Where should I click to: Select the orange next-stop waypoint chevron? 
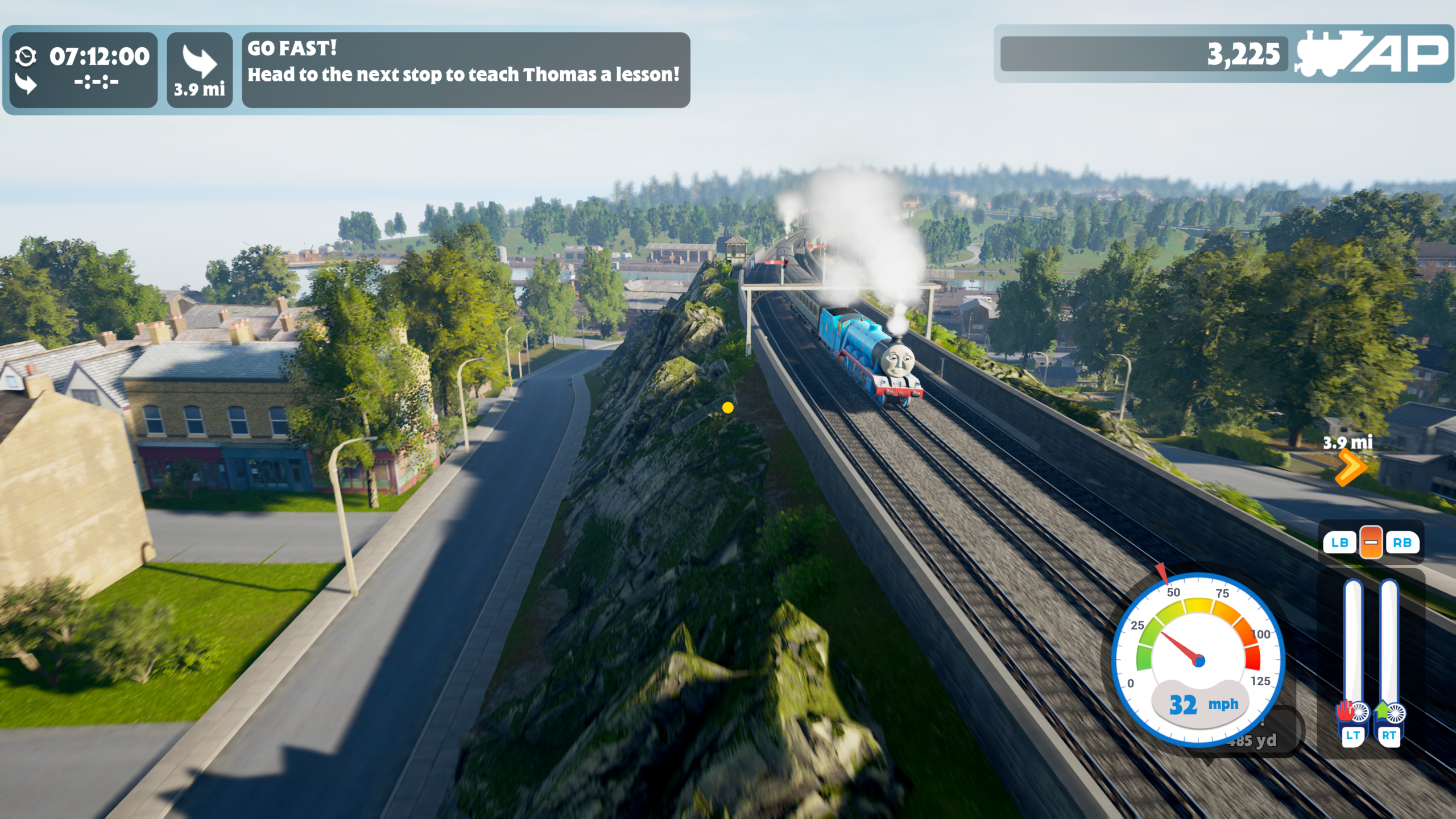coord(1350,467)
